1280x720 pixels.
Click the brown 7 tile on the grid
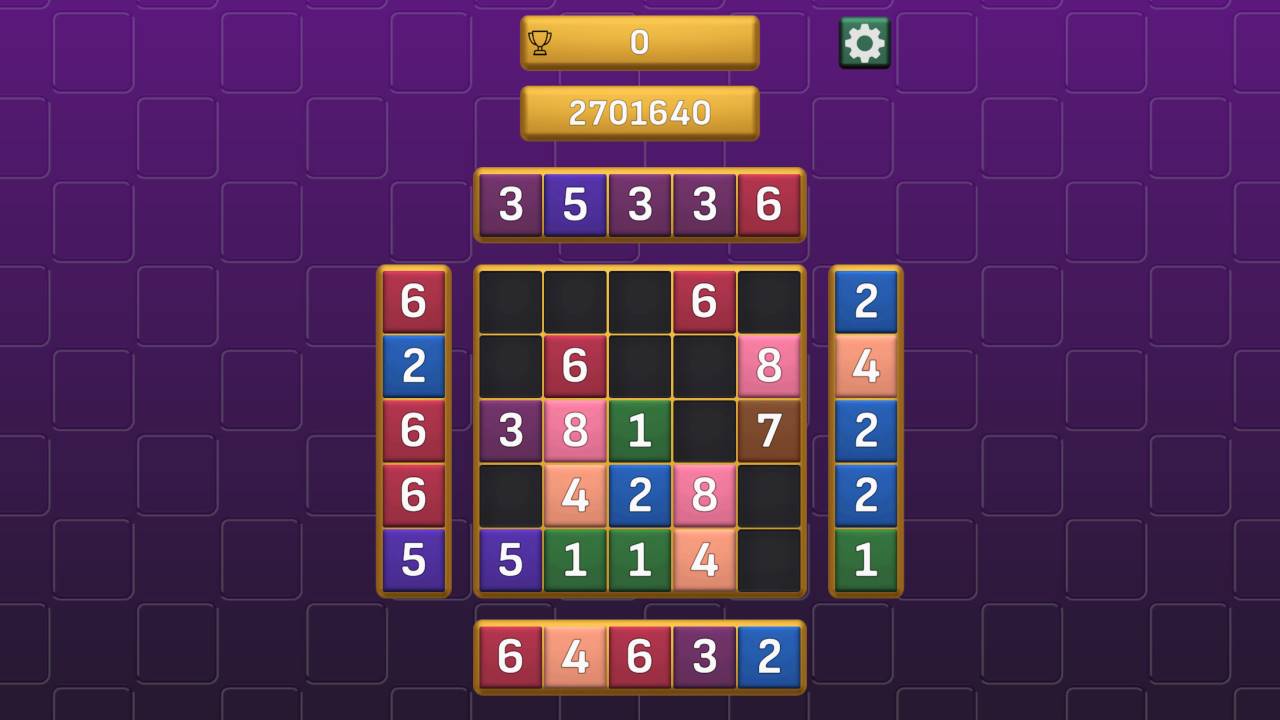click(x=770, y=432)
